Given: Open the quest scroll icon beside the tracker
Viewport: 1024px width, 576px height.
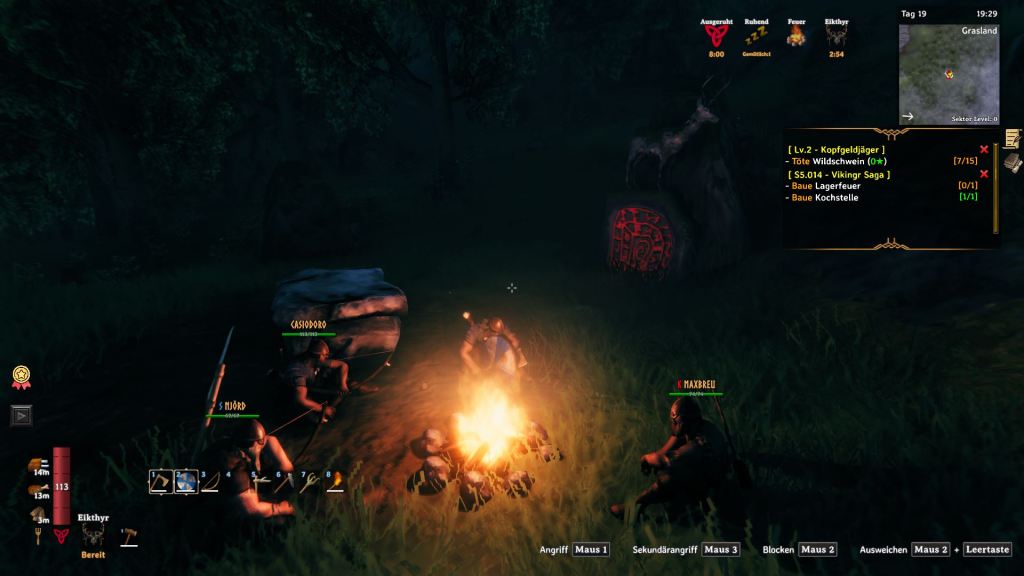Looking at the screenshot, I should [1013, 139].
